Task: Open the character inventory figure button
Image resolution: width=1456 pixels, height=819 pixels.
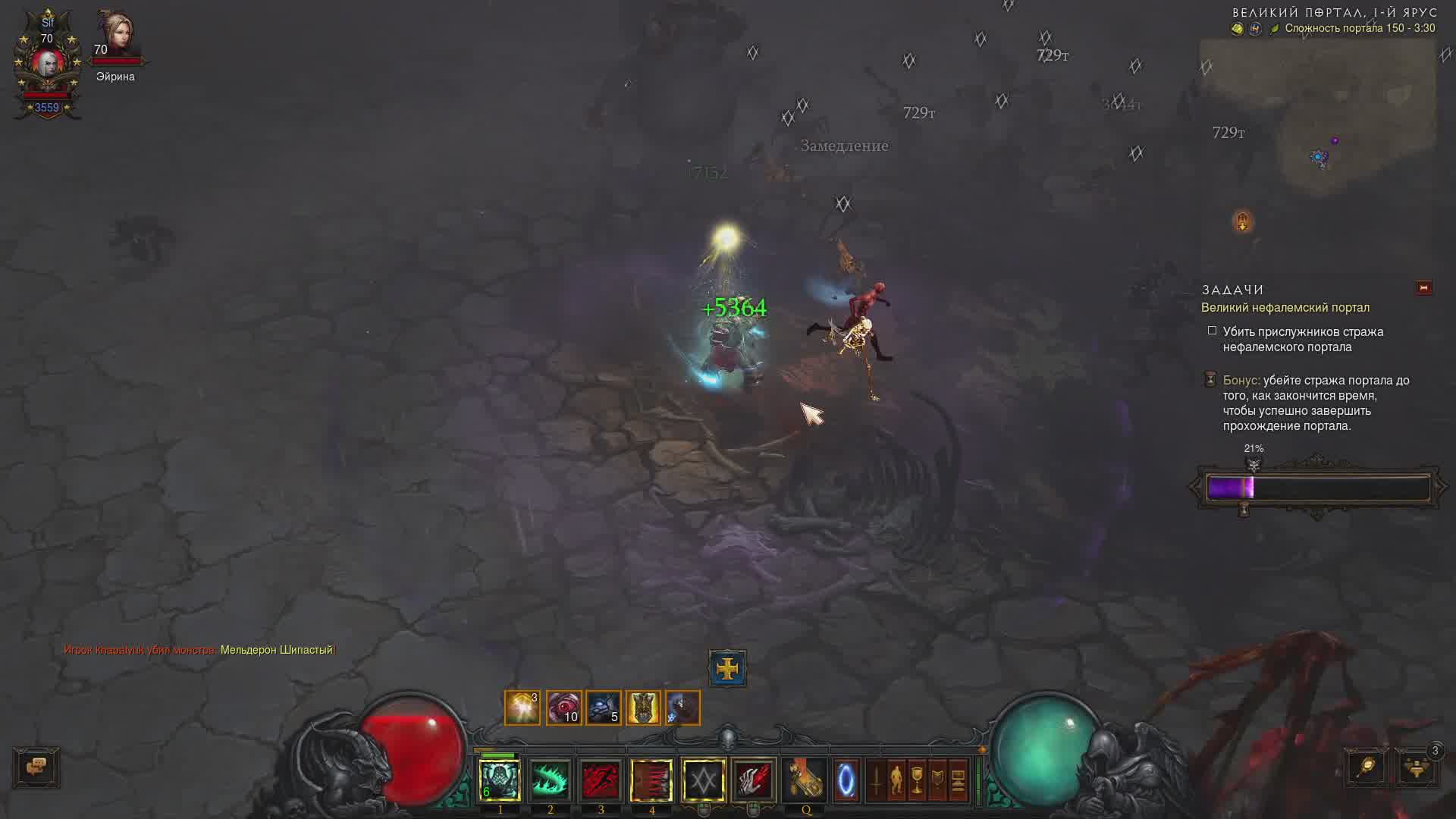Action: [x=896, y=780]
